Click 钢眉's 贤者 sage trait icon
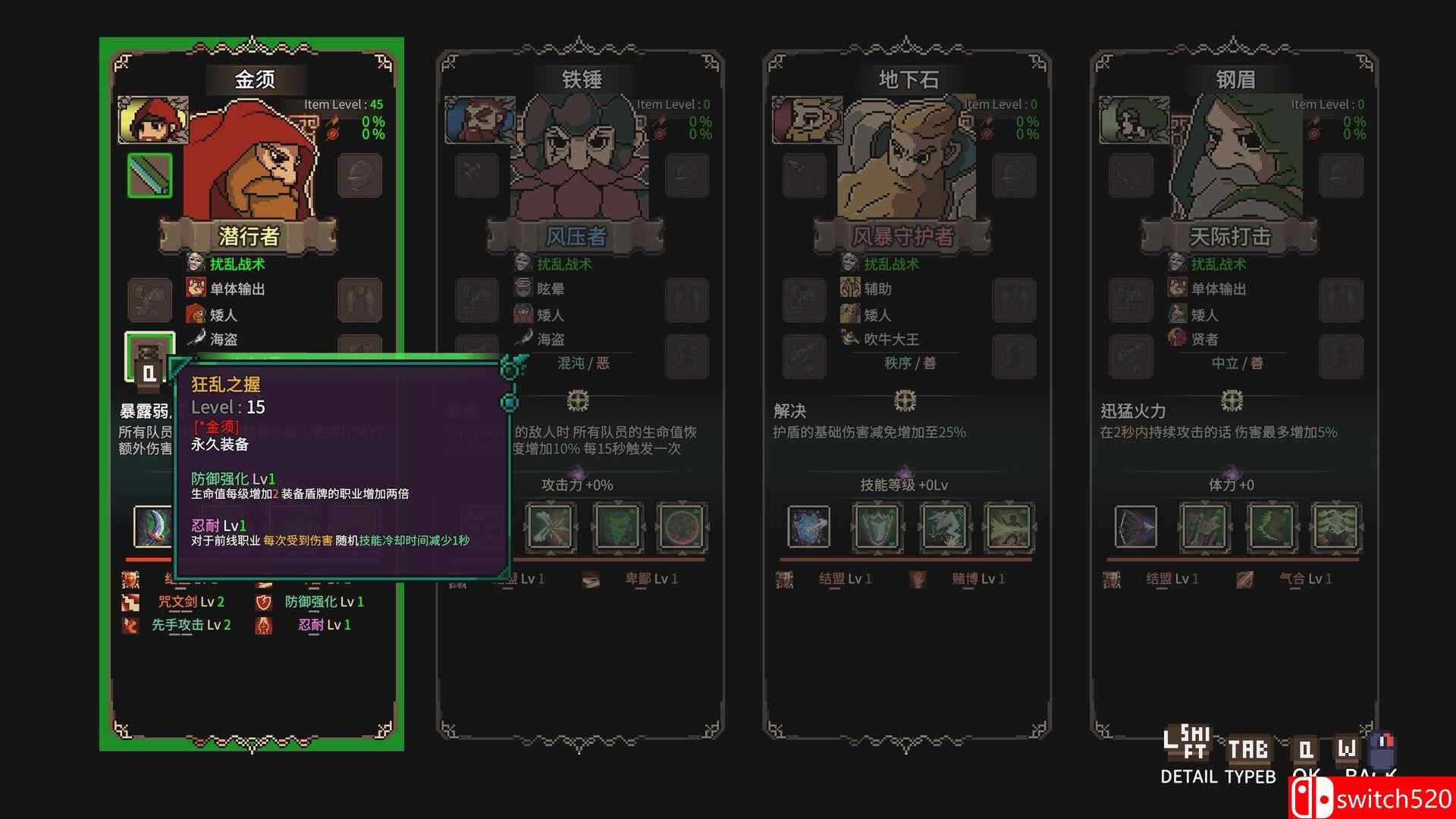Image resolution: width=1456 pixels, height=819 pixels. point(1178,339)
